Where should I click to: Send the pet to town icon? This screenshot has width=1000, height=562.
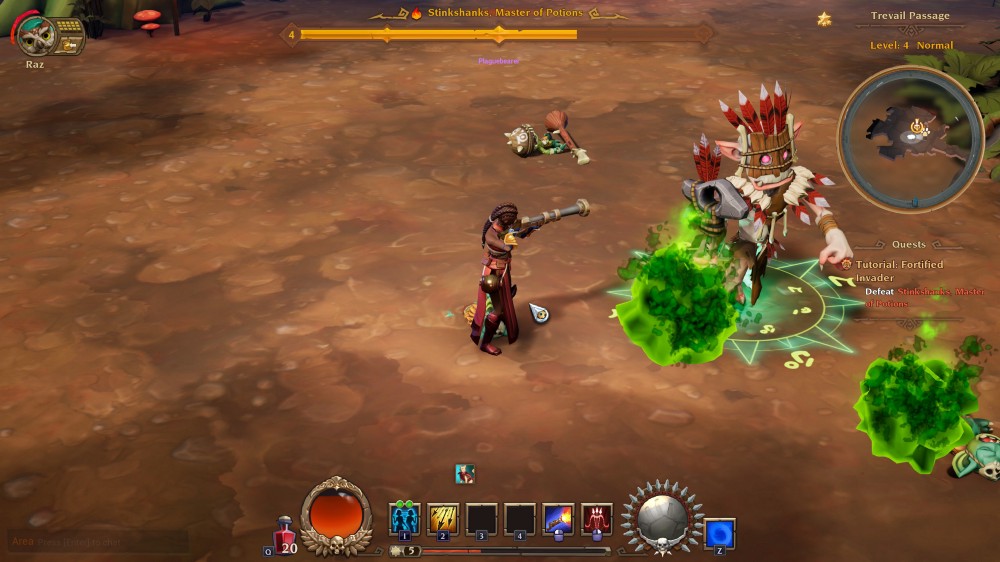tap(67, 45)
